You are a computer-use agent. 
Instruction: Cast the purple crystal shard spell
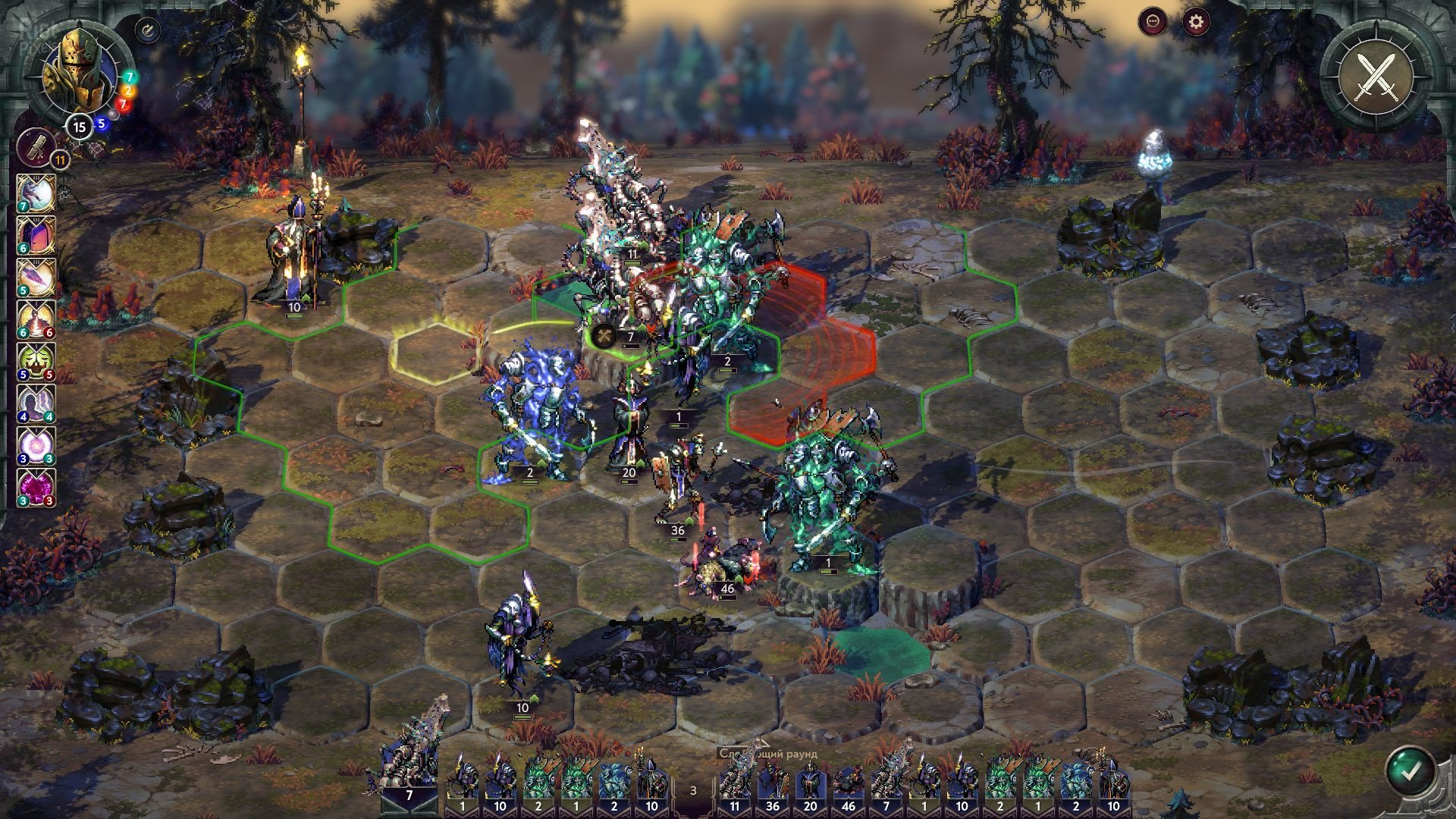coord(36,278)
